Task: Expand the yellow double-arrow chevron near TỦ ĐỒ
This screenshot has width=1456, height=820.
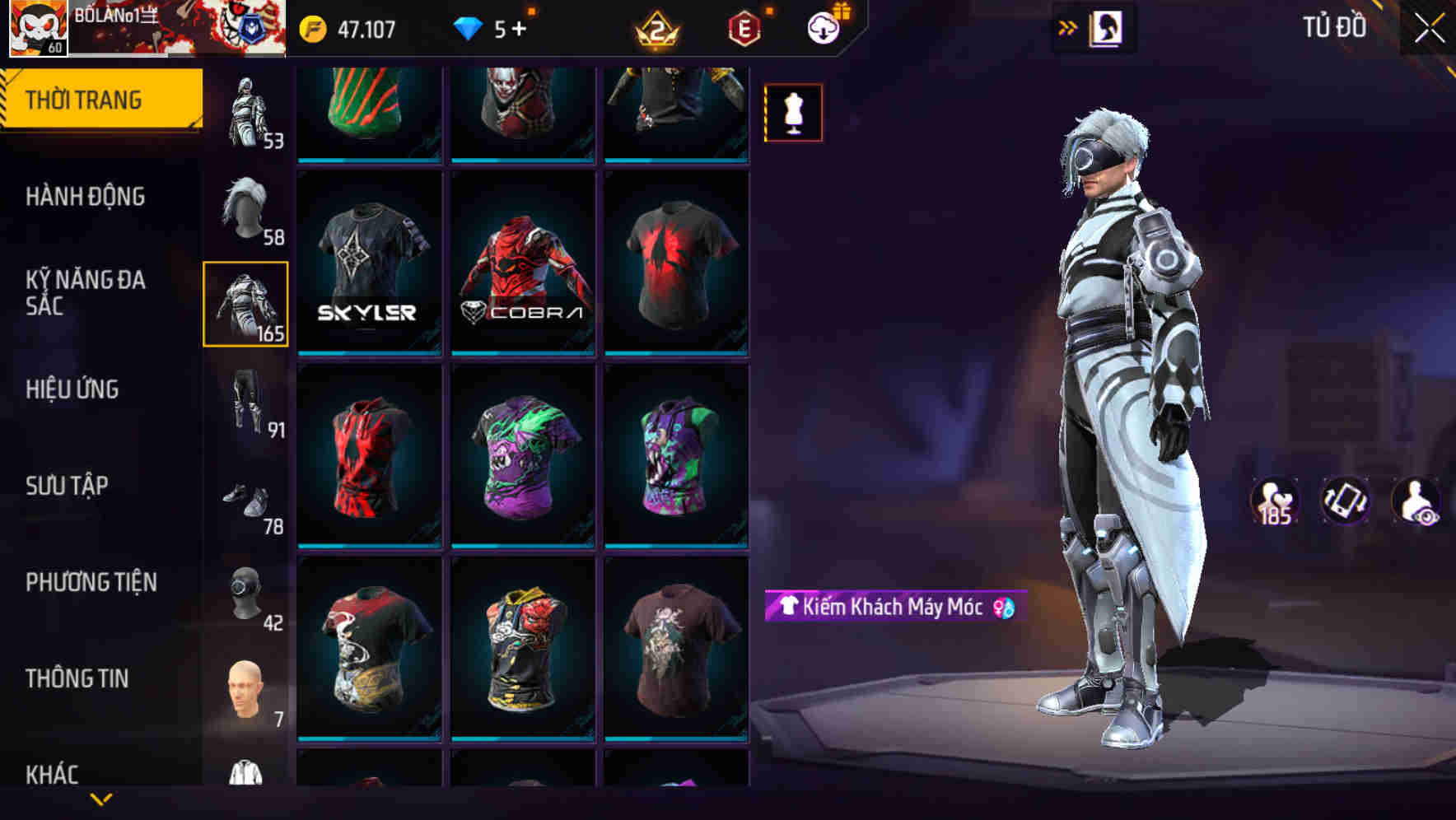Action: (1068, 26)
